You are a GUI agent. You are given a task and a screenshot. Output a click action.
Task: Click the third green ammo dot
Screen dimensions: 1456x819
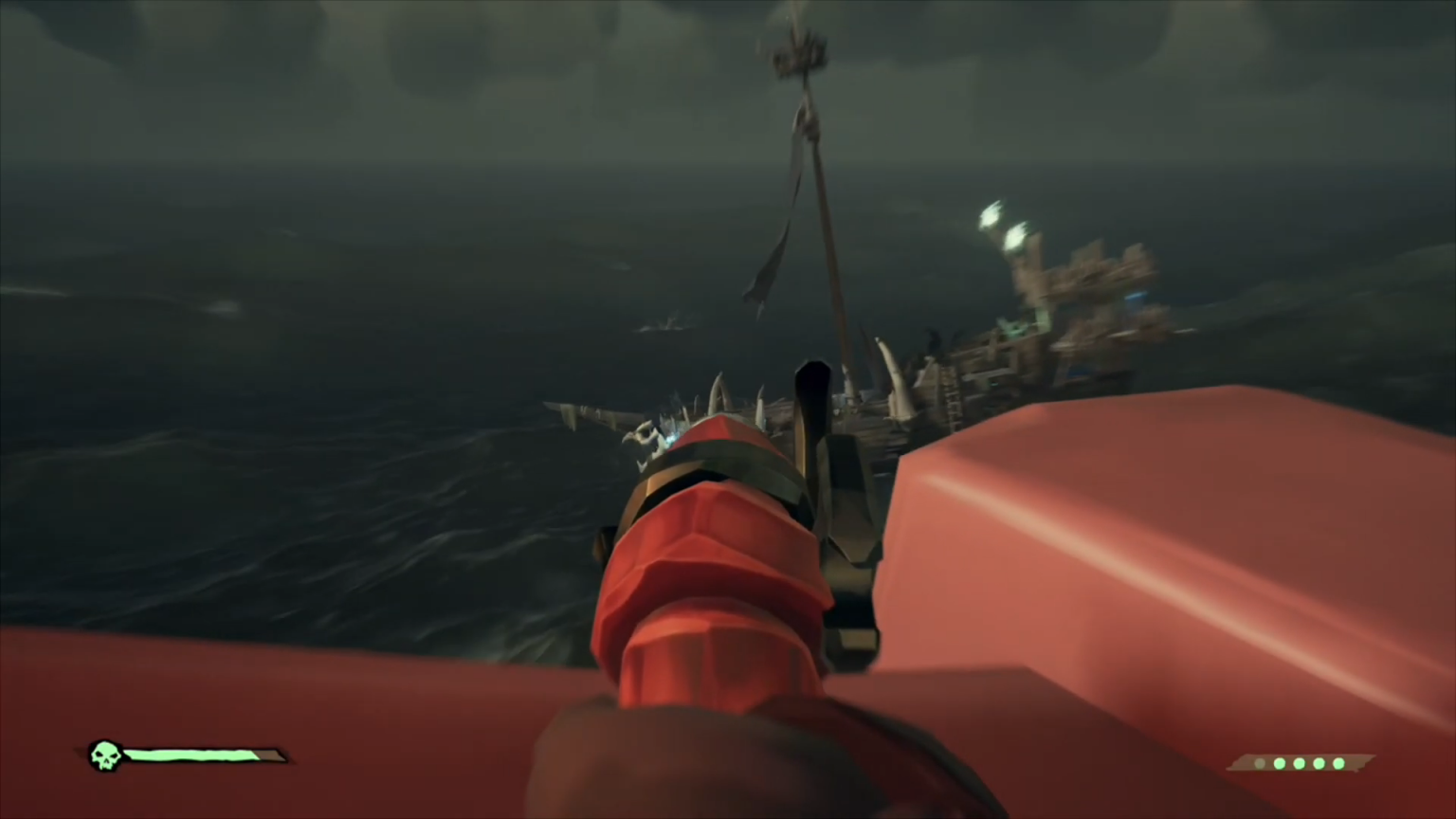(1319, 762)
